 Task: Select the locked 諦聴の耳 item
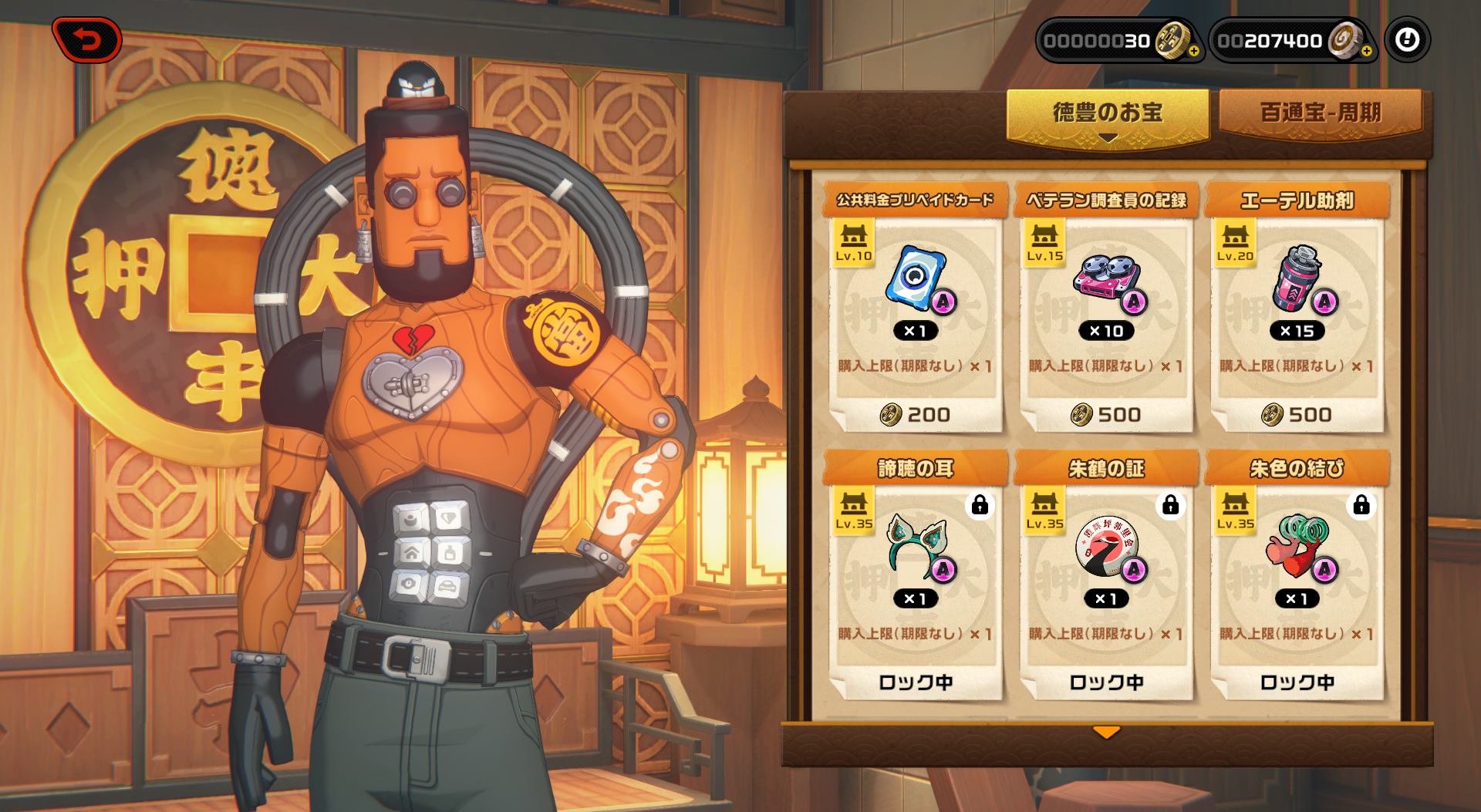915,576
